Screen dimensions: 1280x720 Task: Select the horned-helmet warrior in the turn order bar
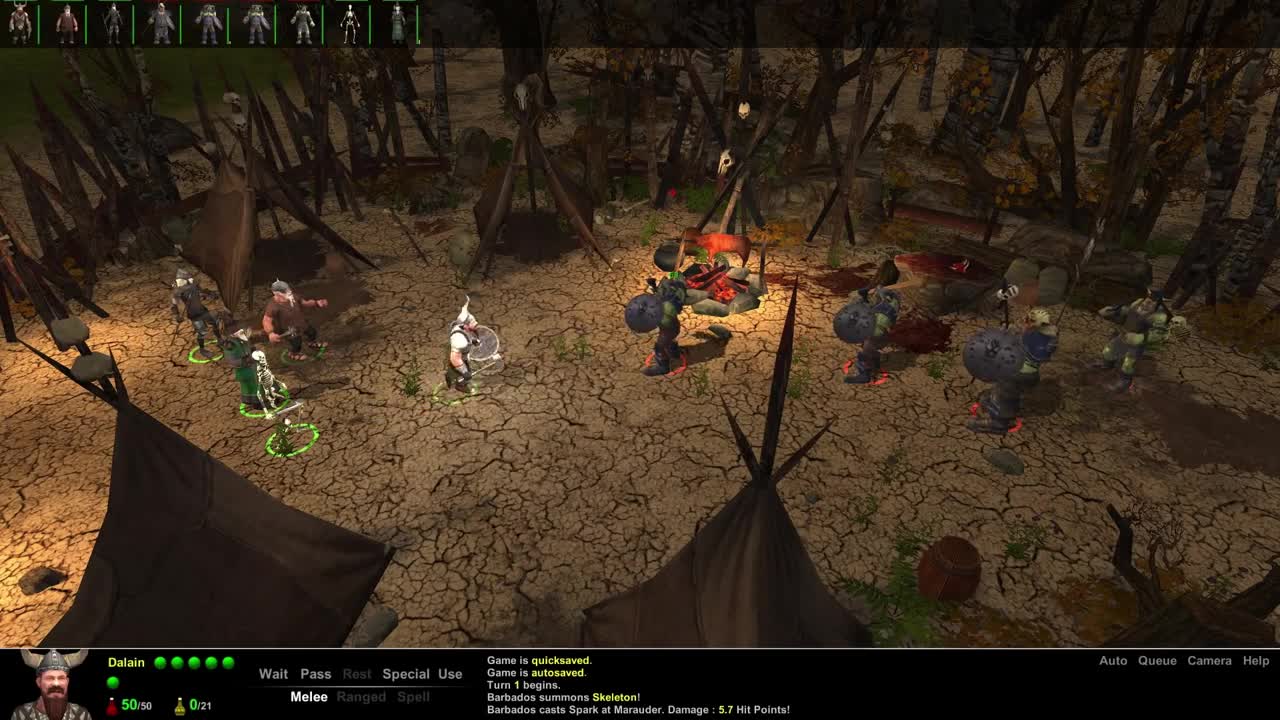20,23
